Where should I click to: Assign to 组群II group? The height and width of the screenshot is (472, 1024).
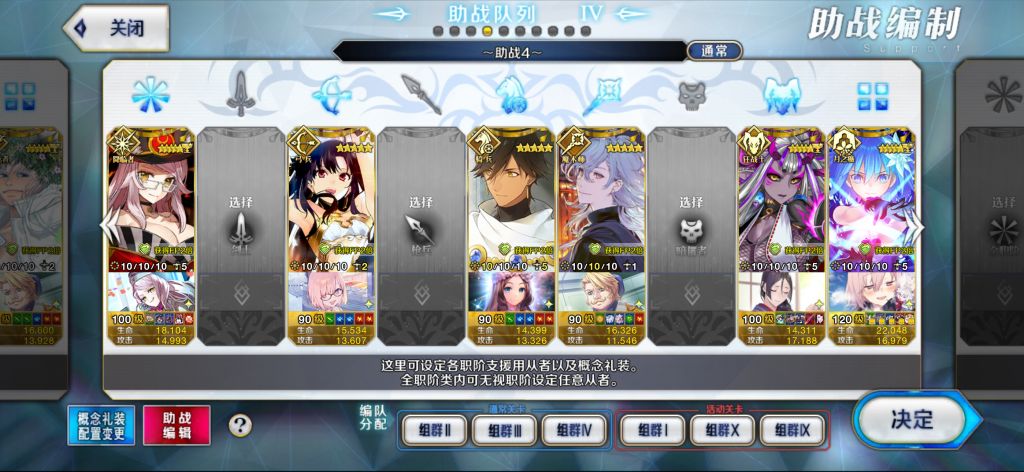click(x=433, y=430)
